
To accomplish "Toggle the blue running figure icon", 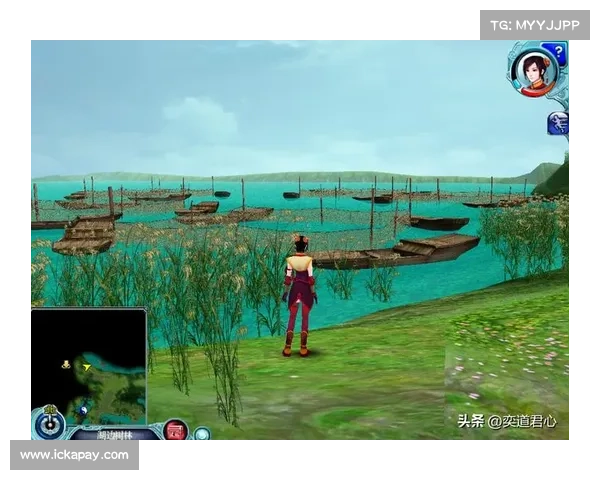I will pos(558,123).
